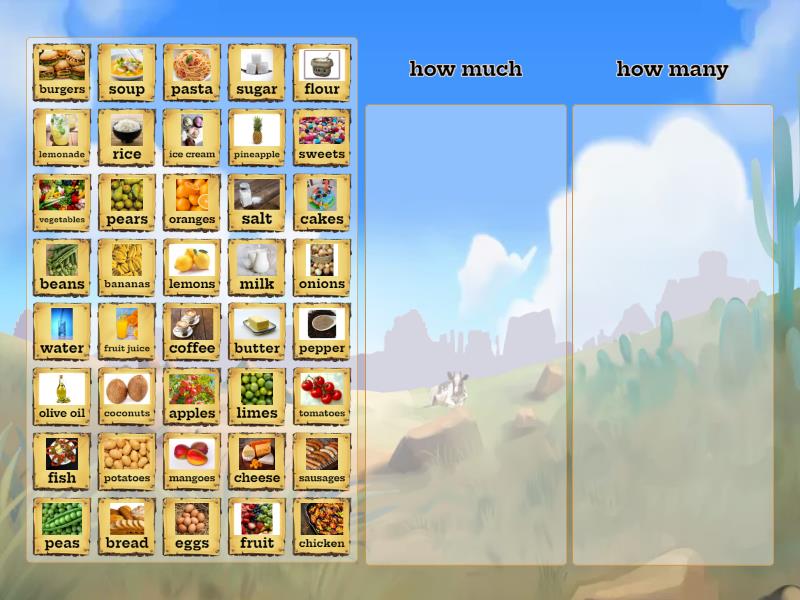The width and height of the screenshot is (800, 600).
Task: Select the sugar card
Action: [x=257, y=72]
